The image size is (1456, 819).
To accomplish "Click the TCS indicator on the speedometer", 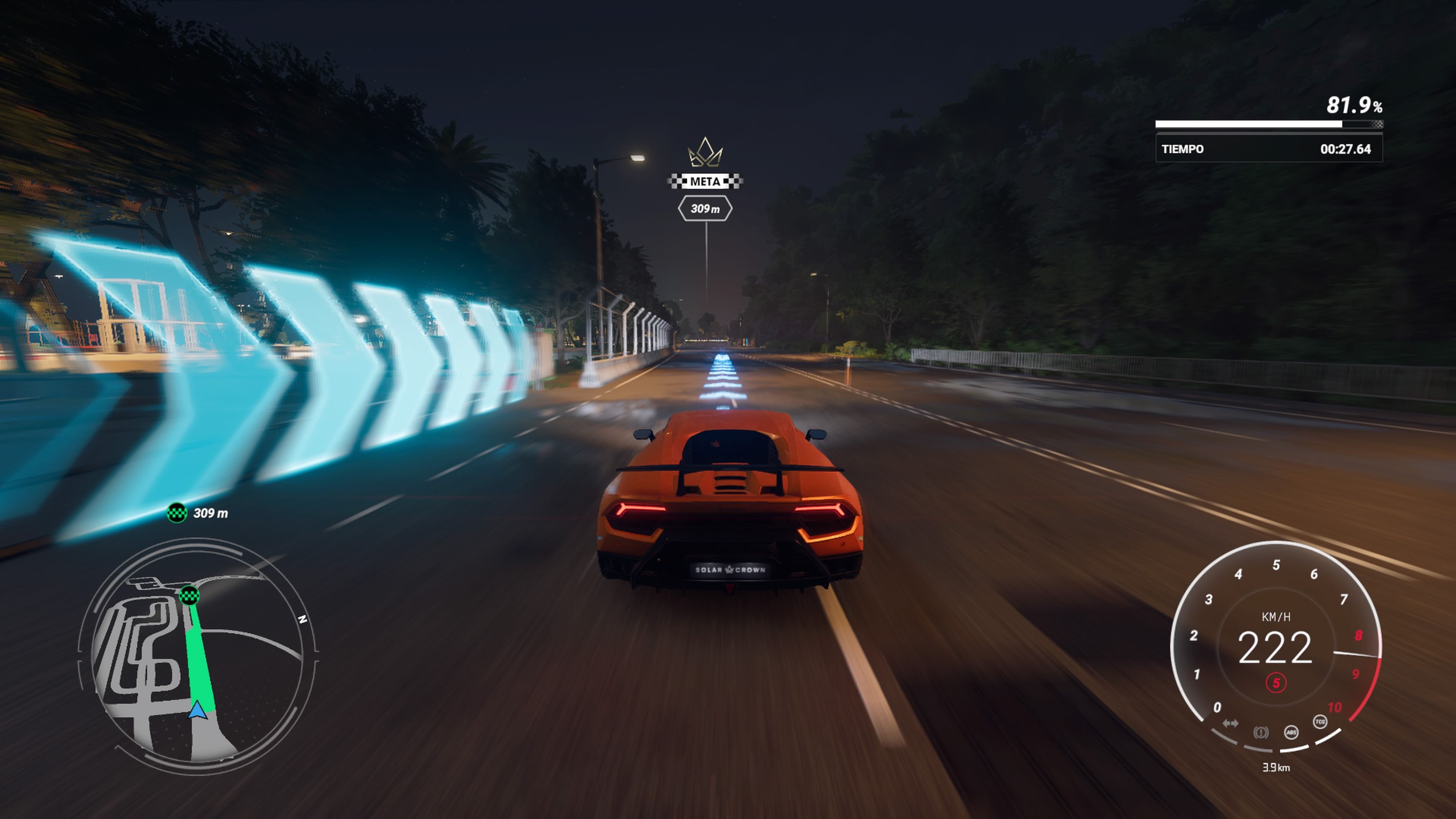I will point(1320,722).
